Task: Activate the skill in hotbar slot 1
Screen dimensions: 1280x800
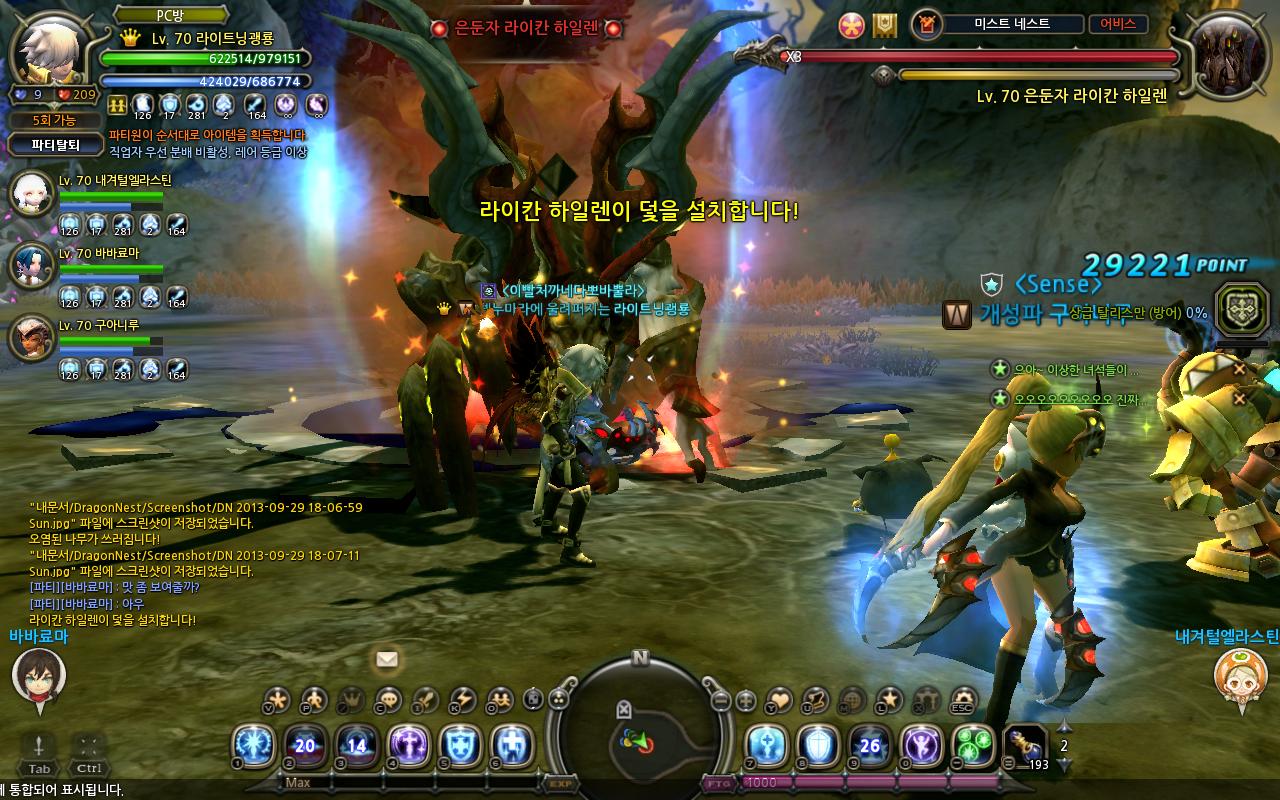Action: pyautogui.click(x=254, y=746)
